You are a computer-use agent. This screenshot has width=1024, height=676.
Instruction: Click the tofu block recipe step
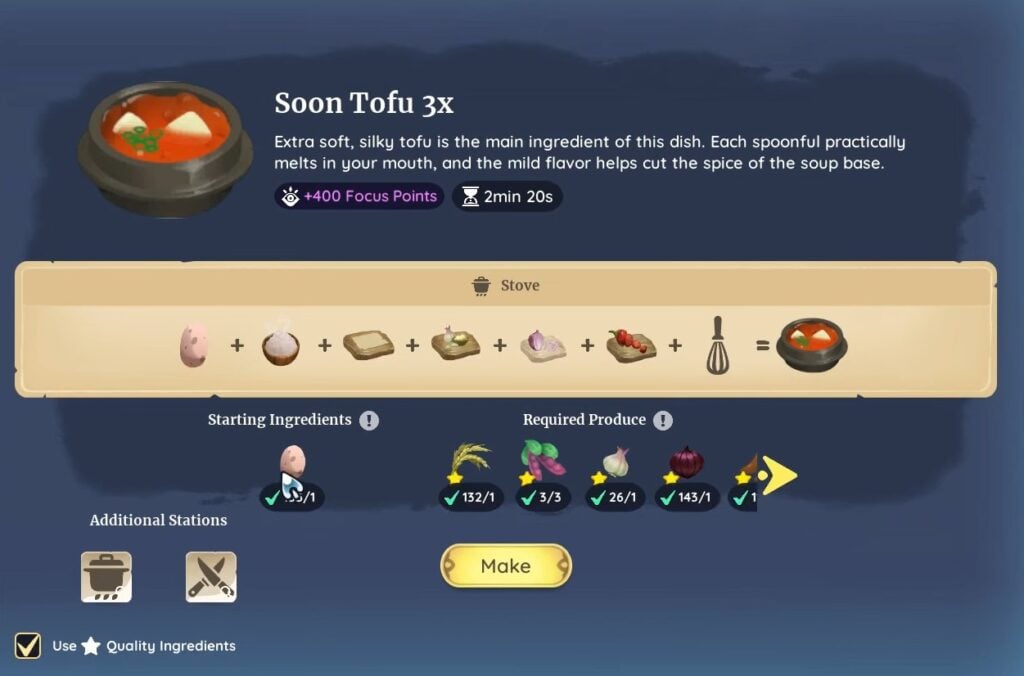[368, 345]
